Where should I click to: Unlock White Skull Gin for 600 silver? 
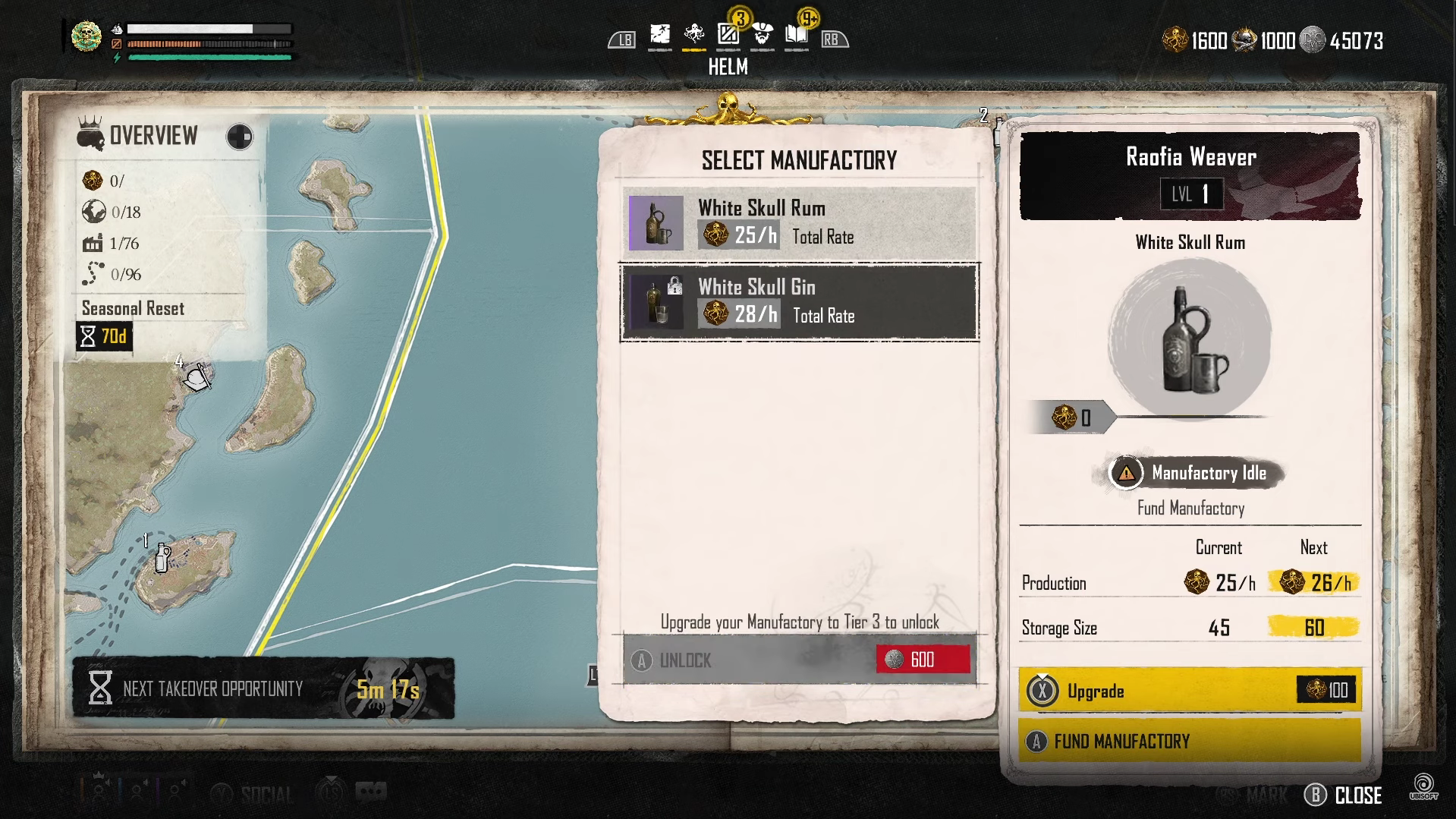click(799, 660)
